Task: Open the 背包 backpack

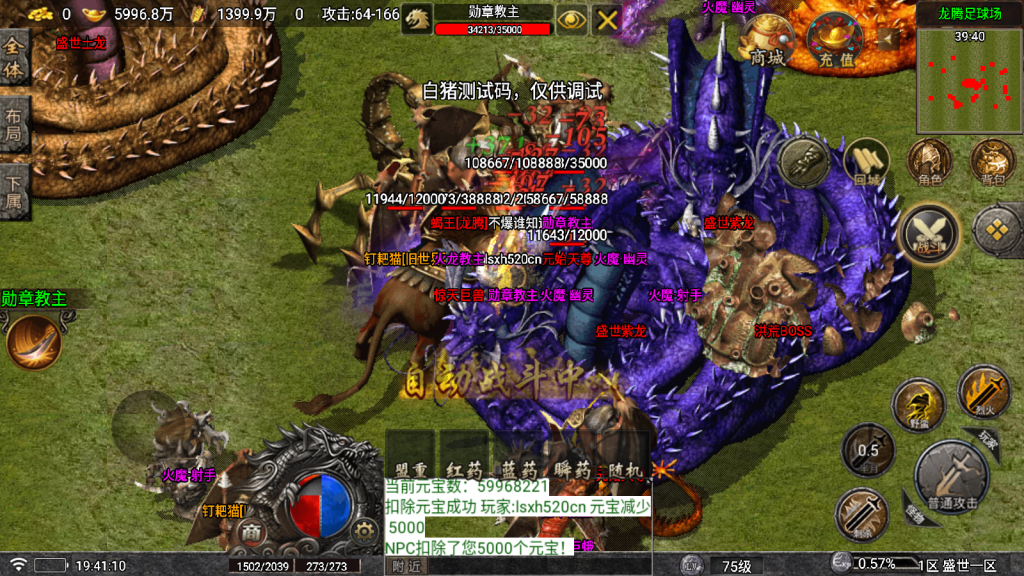Action: click(x=992, y=163)
